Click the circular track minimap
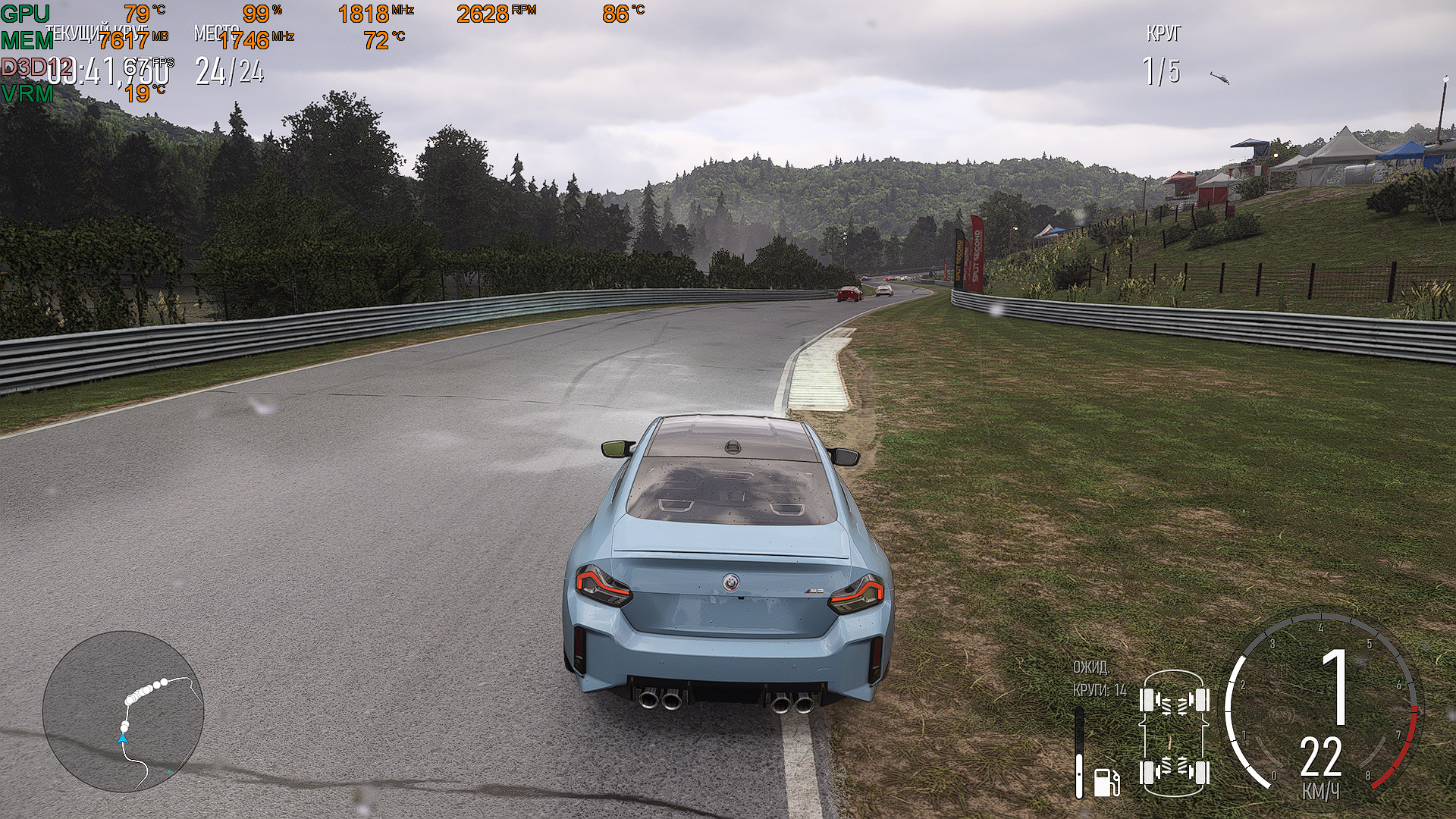Screen dimensions: 1456x819 pyautogui.click(x=124, y=711)
